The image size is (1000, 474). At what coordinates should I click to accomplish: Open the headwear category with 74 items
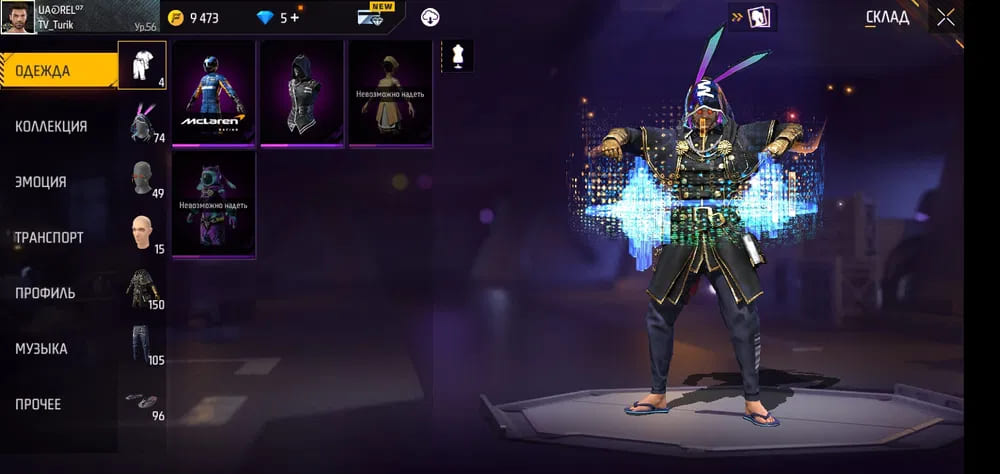point(142,124)
